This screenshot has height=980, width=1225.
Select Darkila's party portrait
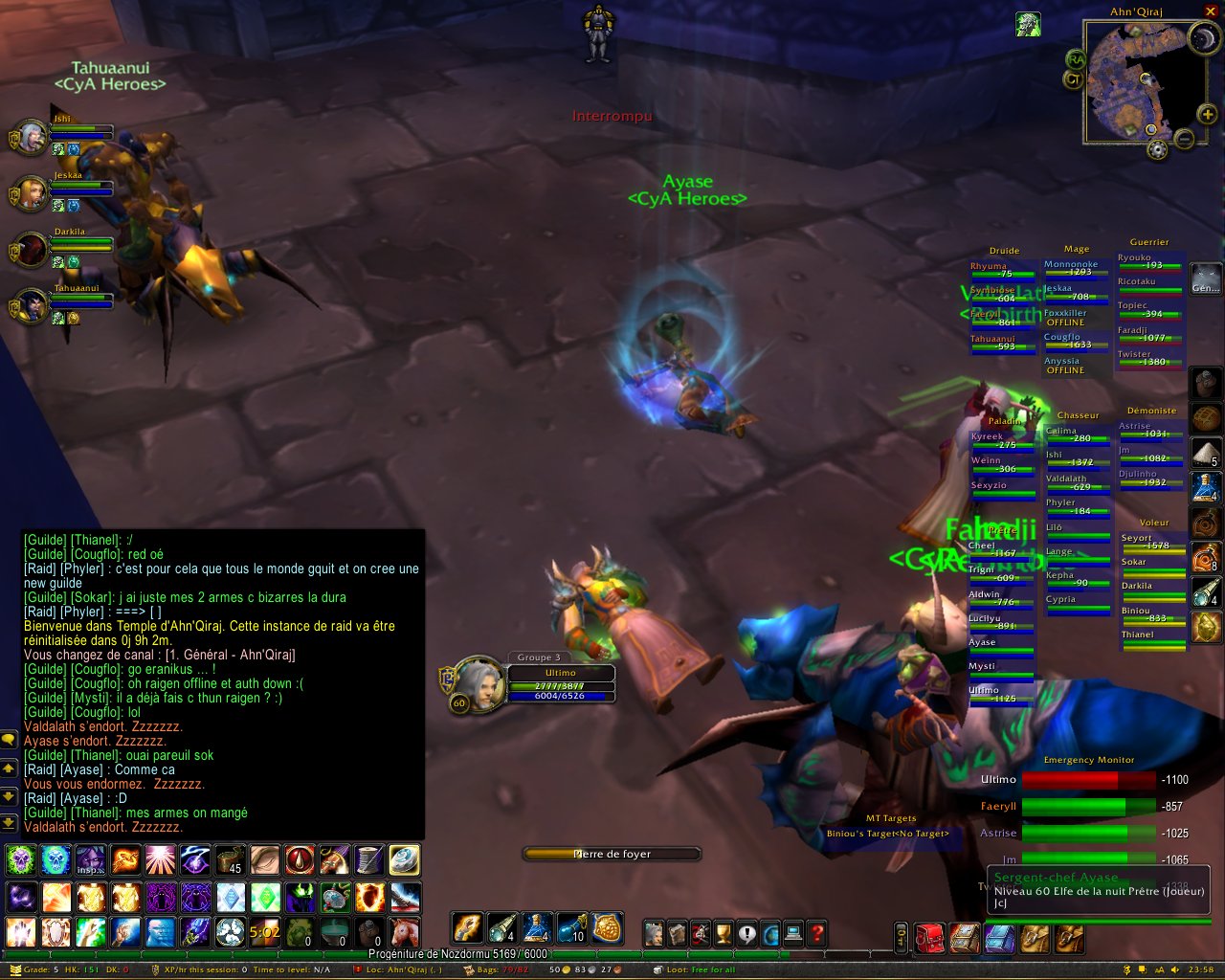coord(32,250)
